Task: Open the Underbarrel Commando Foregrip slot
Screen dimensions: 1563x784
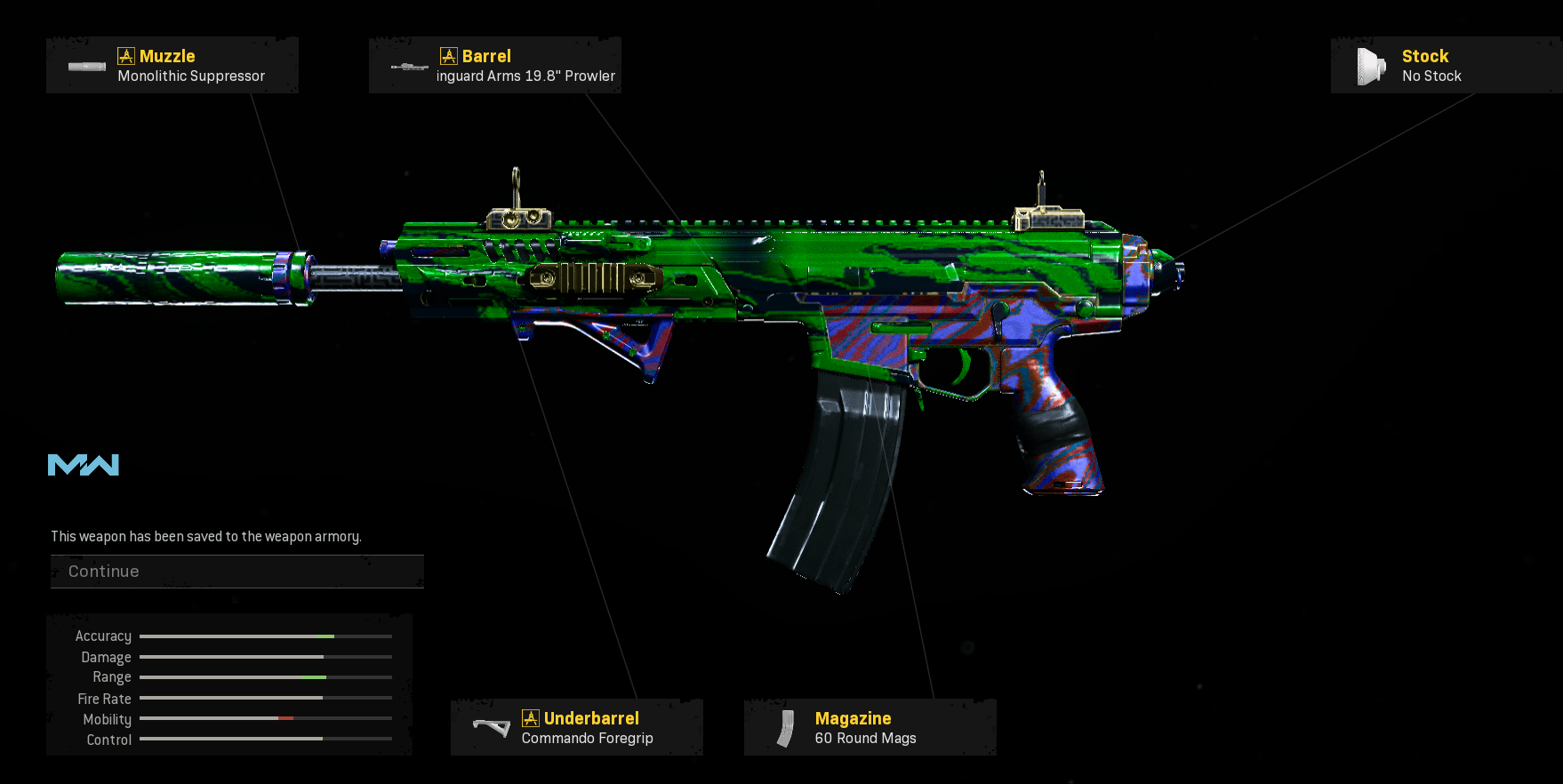Action: (x=576, y=728)
